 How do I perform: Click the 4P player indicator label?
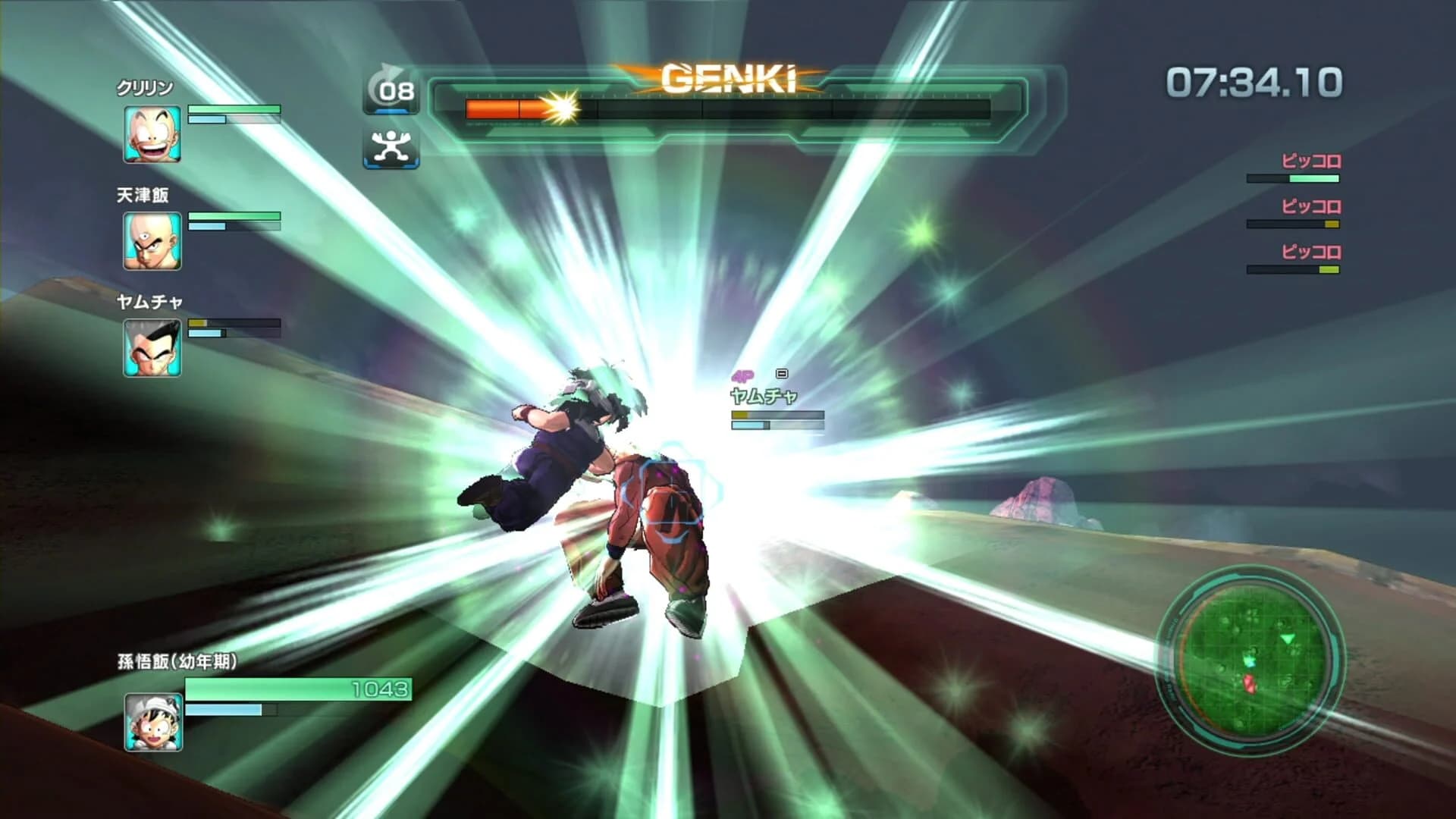(742, 375)
